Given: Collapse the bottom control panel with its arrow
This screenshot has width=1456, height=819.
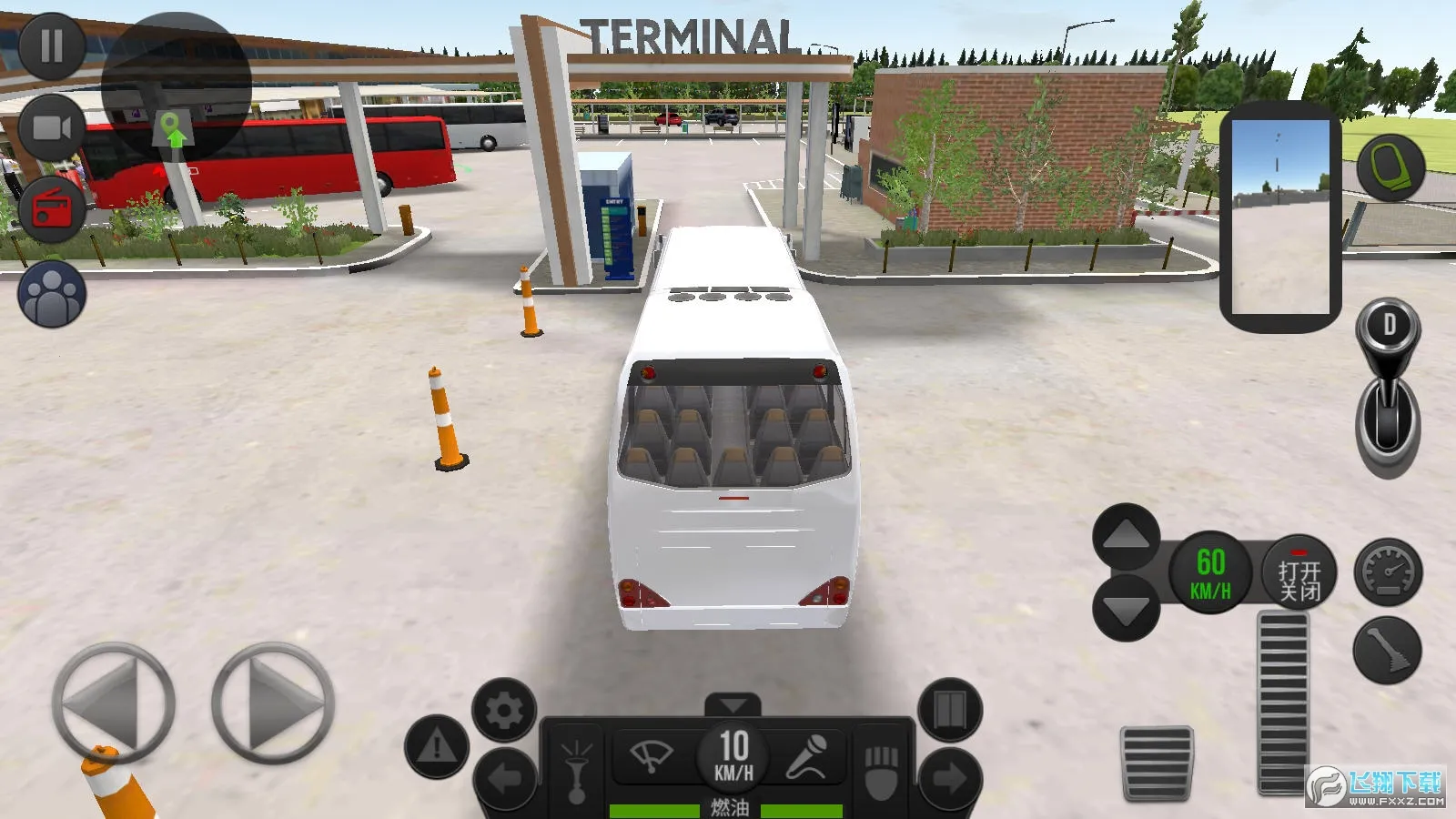Looking at the screenshot, I should point(733,703).
